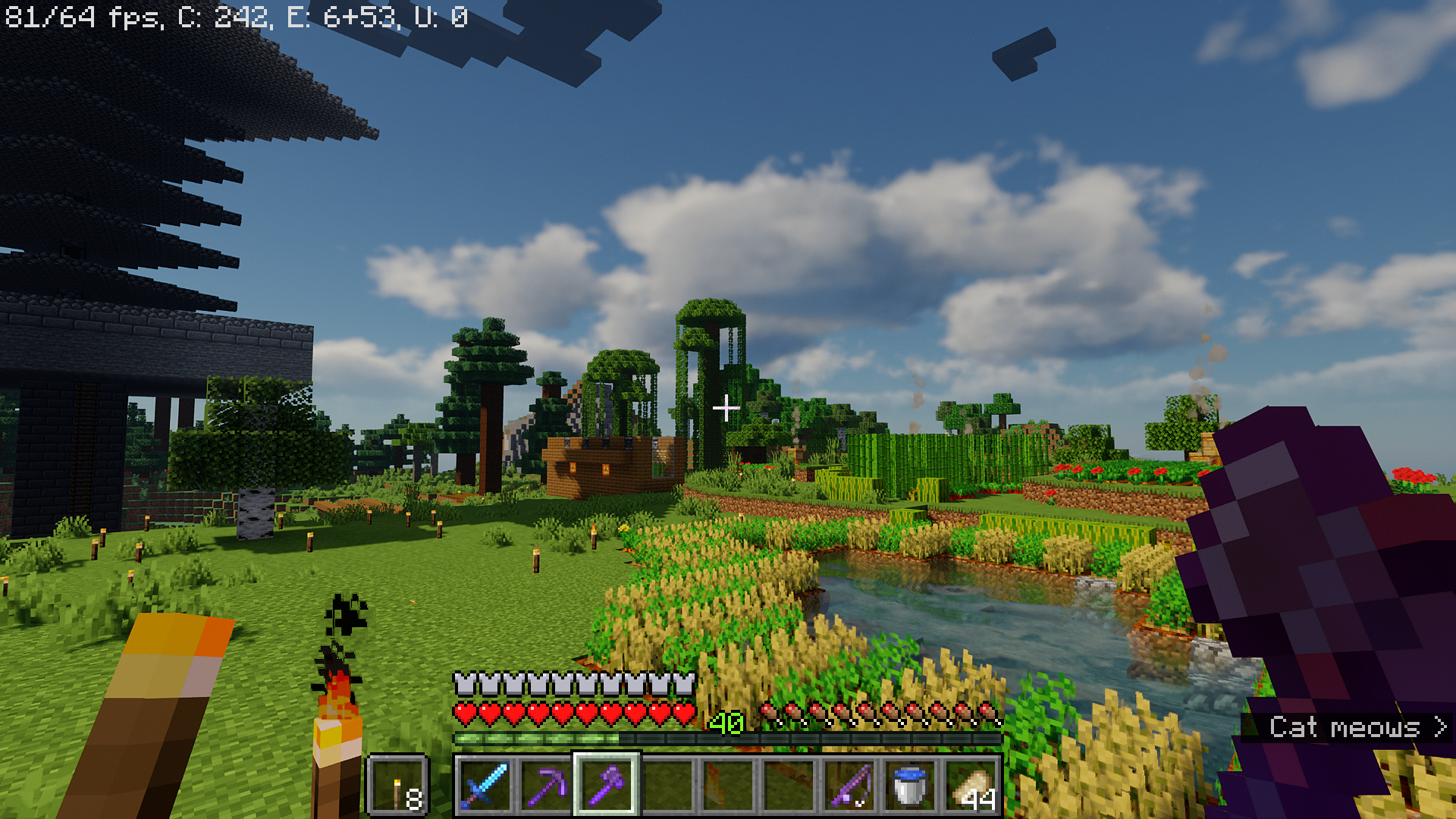Image resolution: width=1456 pixels, height=819 pixels.
Task: Click the Cat meows subtitle text
Action: point(1346,728)
